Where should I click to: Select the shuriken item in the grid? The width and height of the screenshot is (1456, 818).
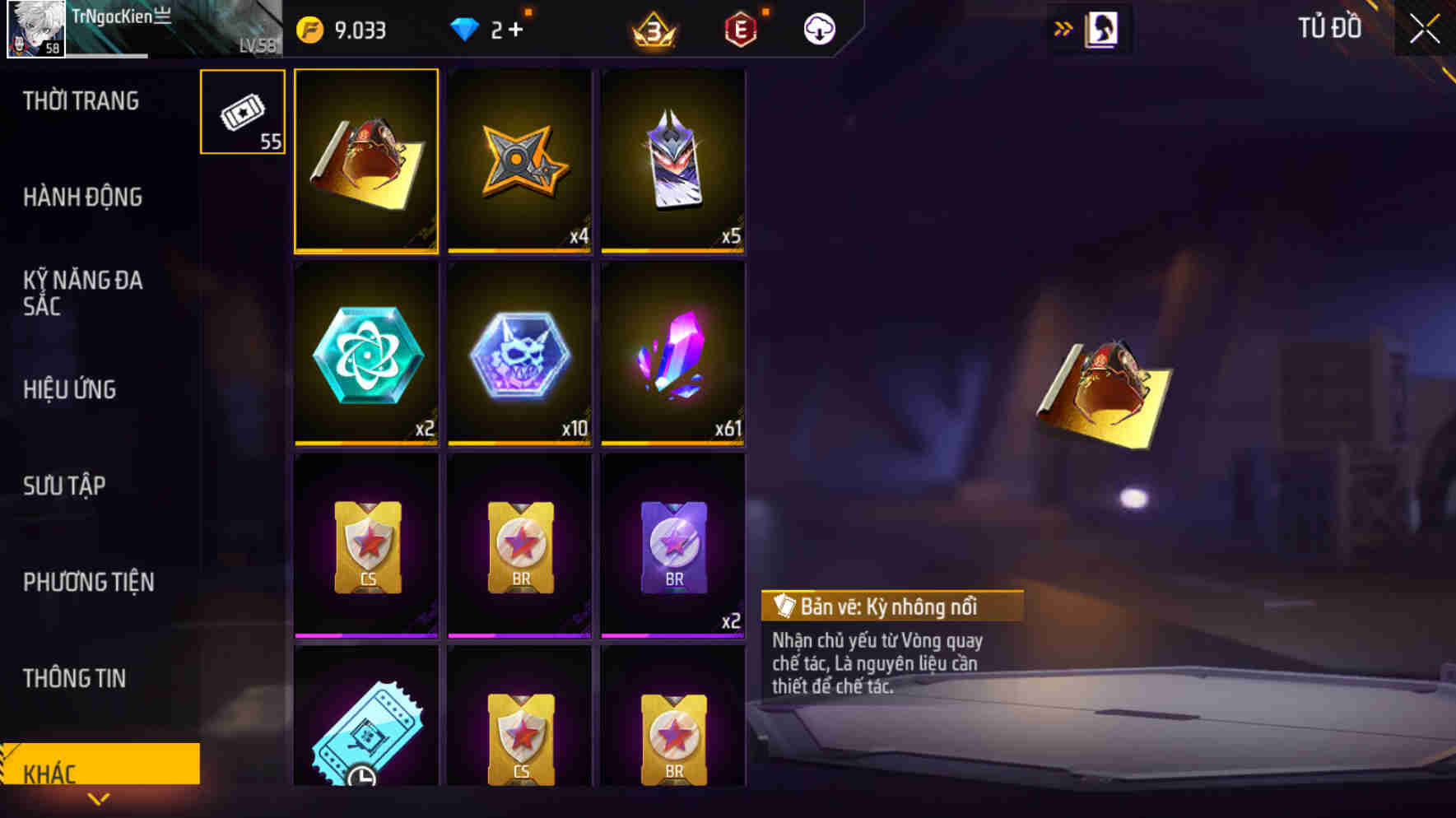[x=519, y=160]
